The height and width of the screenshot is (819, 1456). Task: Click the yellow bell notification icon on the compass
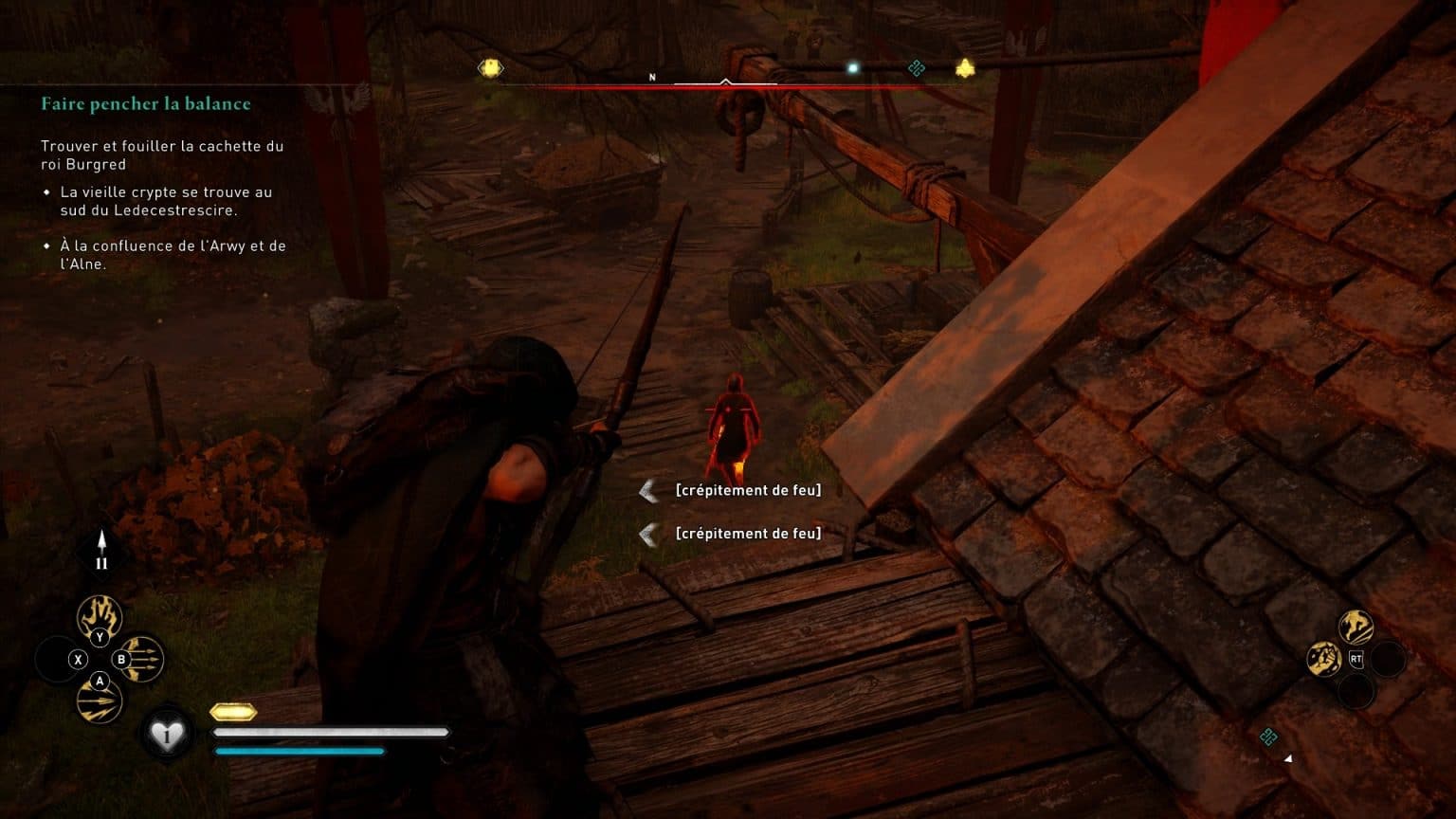[966, 66]
